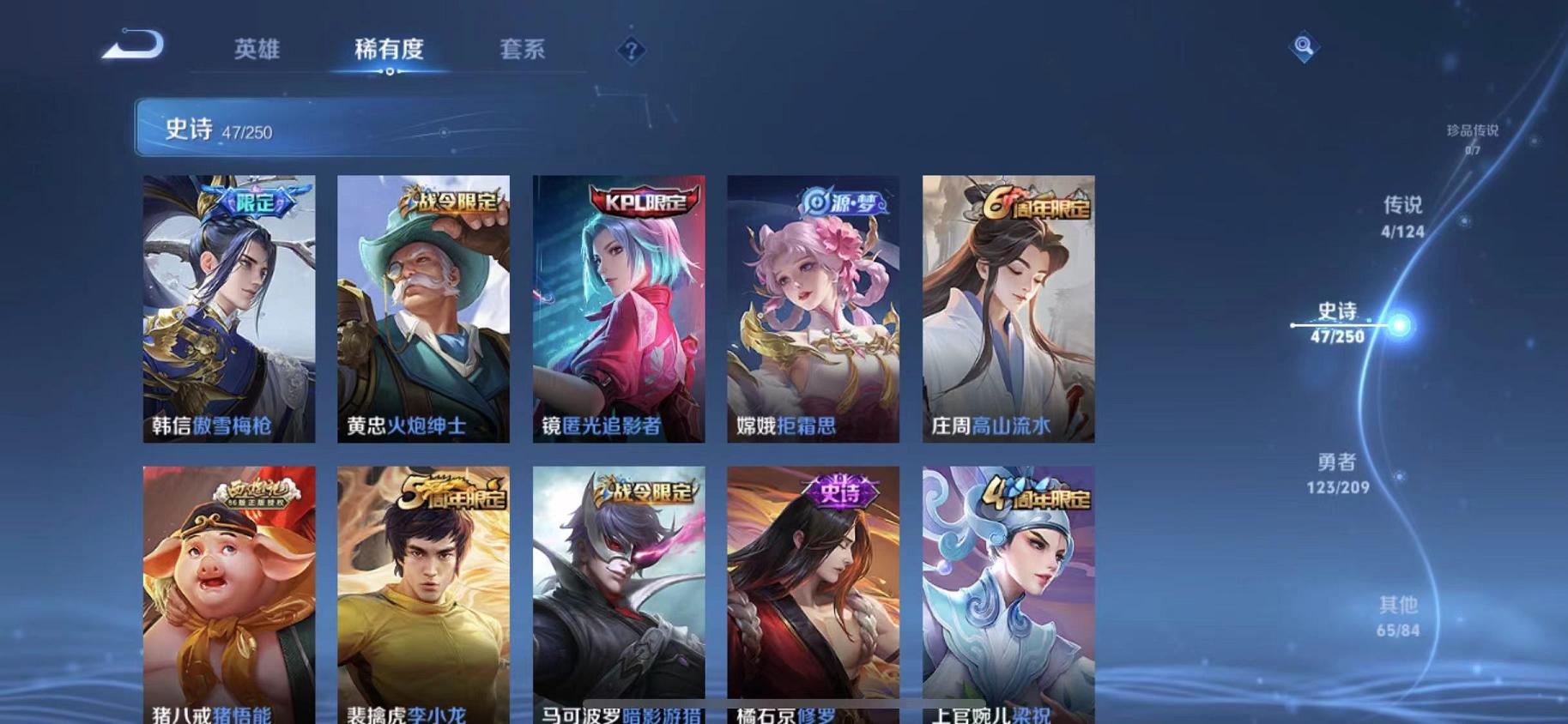Select the 限定 badge on the 韩信 skin card
This screenshot has height=724, width=1568.
pyautogui.click(x=253, y=204)
